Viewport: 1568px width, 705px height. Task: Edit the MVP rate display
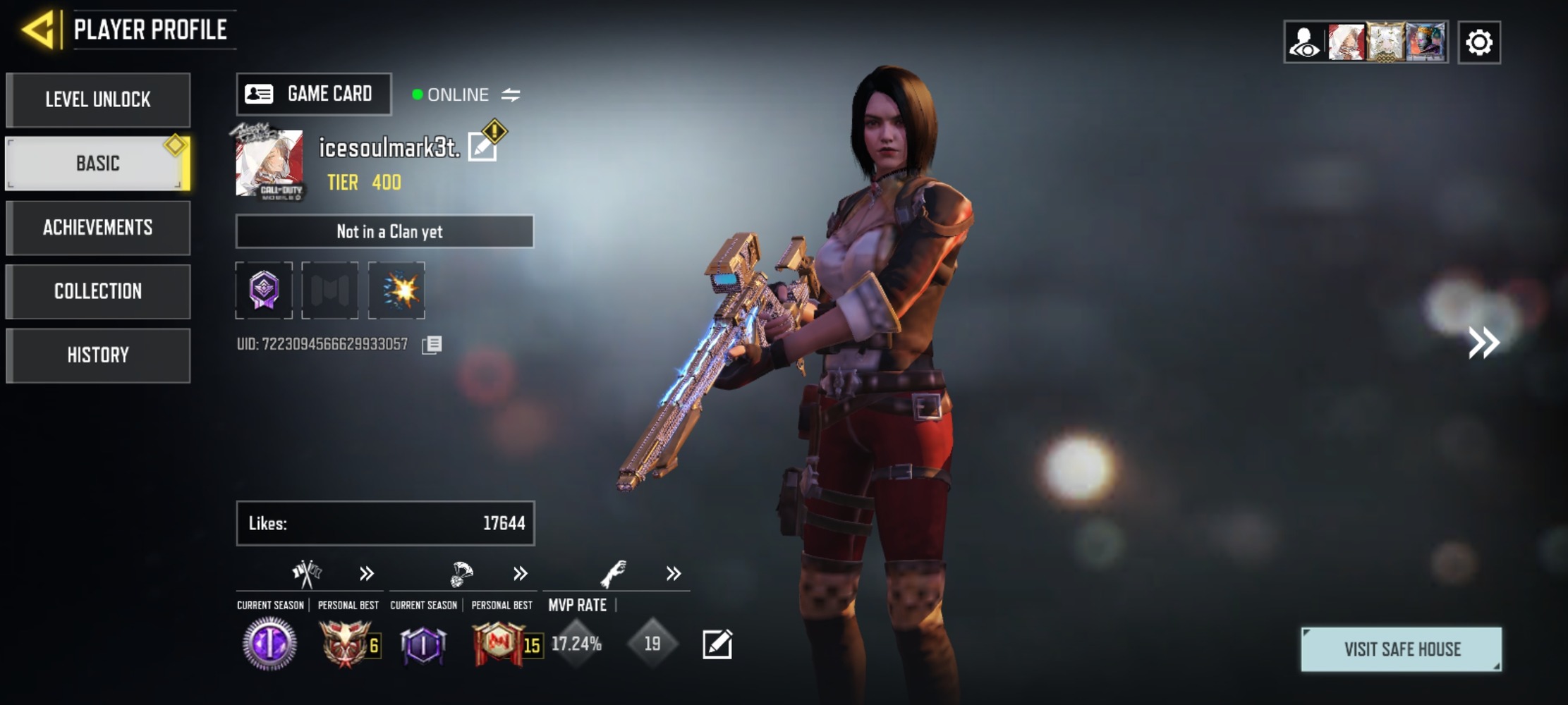[x=717, y=644]
